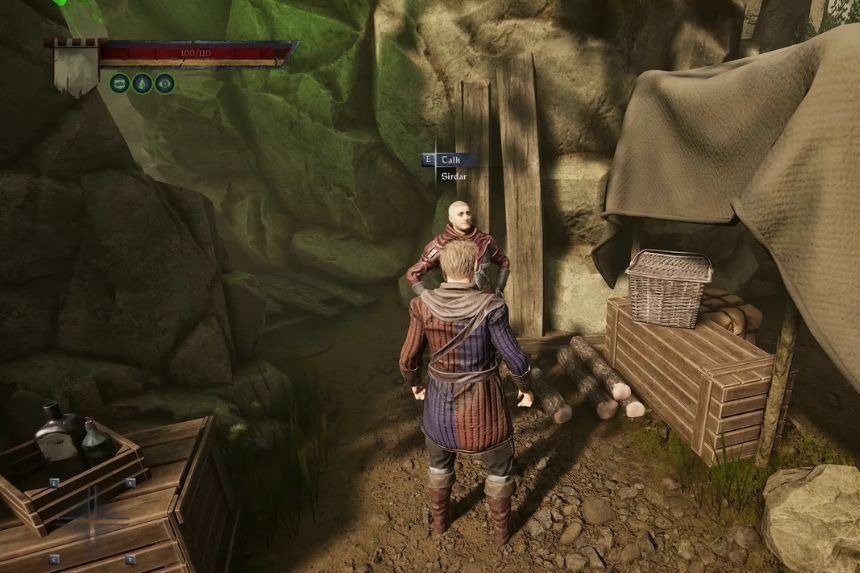Click the tattered banner emblem
The width and height of the screenshot is (860, 573).
[75, 67]
